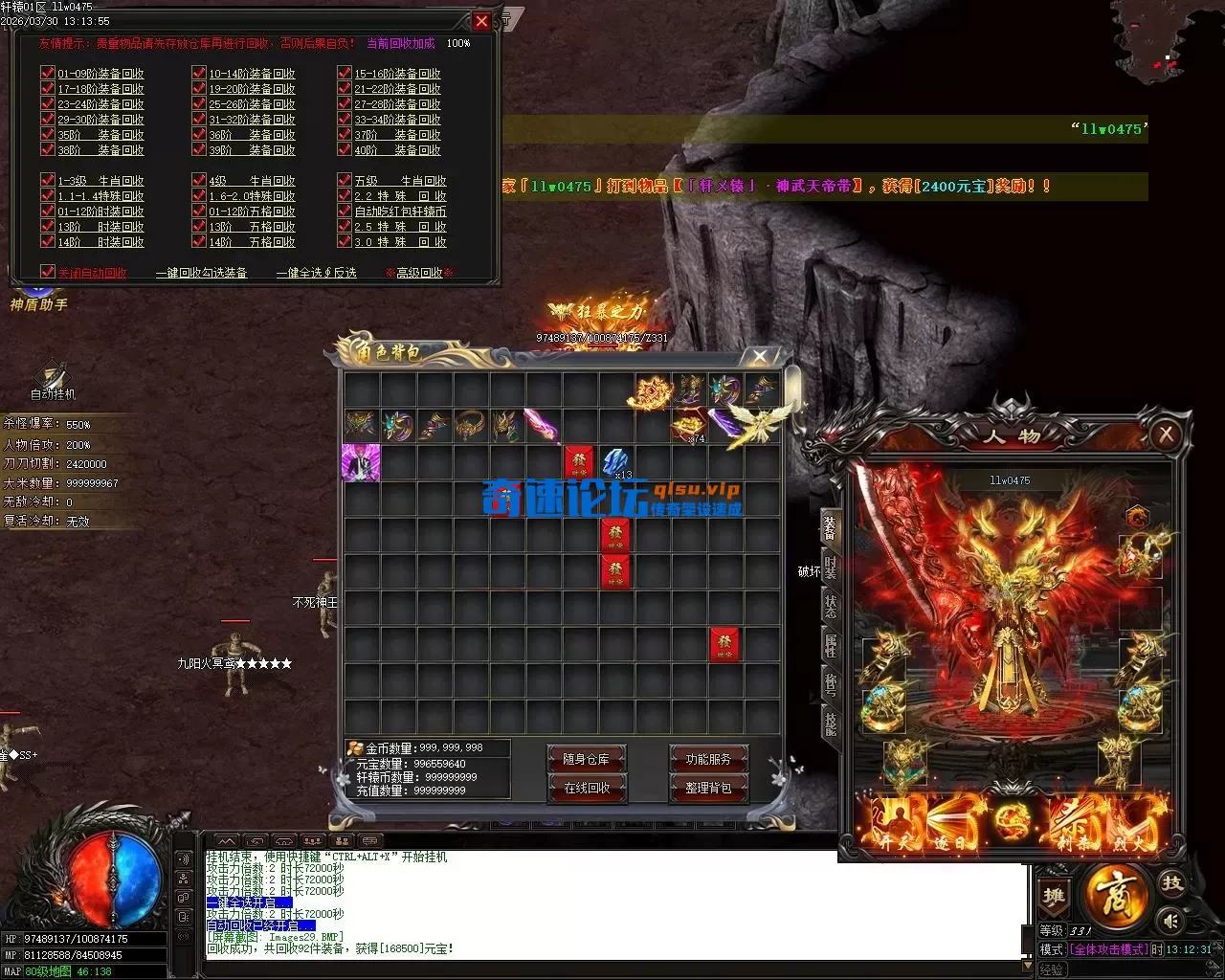Toggle the 自动吃红包轩辕币 checkbox
The image size is (1225, 980).
coord(345,211)
